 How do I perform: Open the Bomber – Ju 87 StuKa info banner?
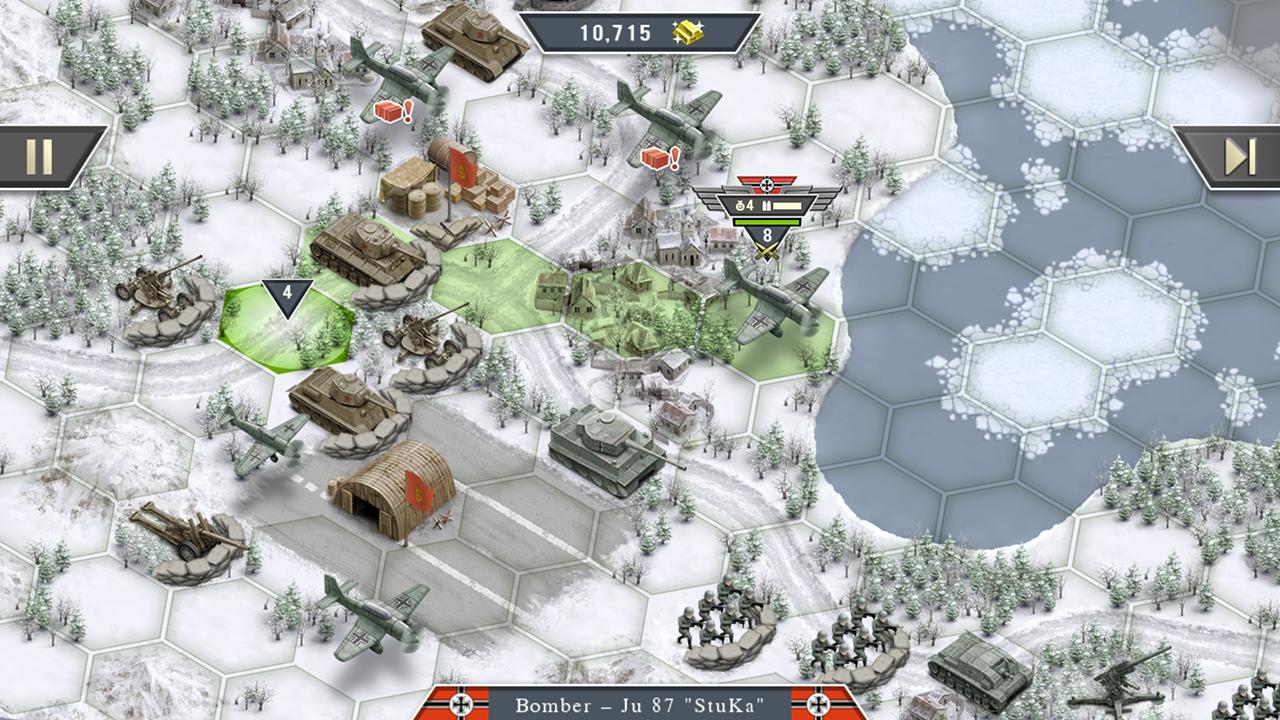(640, 705)
